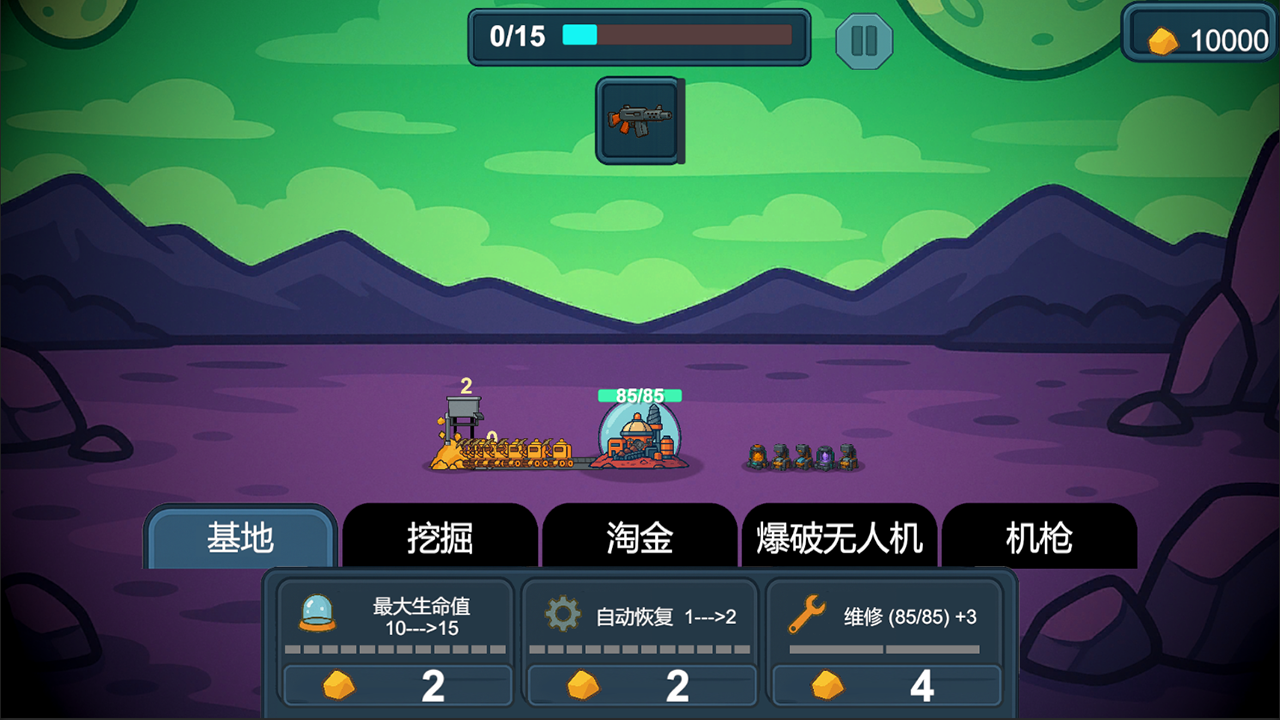1280x720 pixels.
Task: Switch to the 挖掘 tab
Action: pyautogui.click(x=440, y=537)
